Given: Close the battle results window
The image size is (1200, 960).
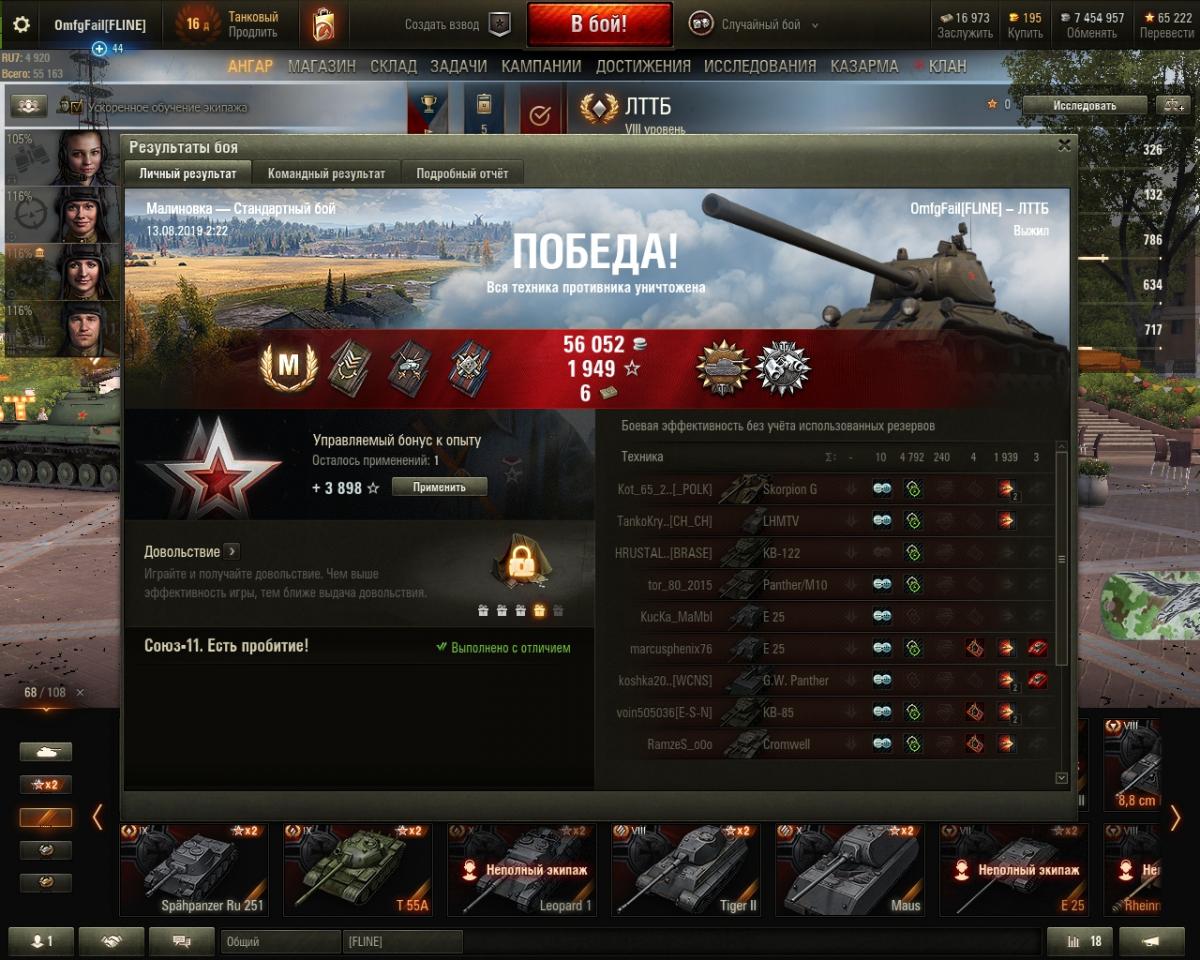Looking at the screenshot, I should click(1064, 146).
